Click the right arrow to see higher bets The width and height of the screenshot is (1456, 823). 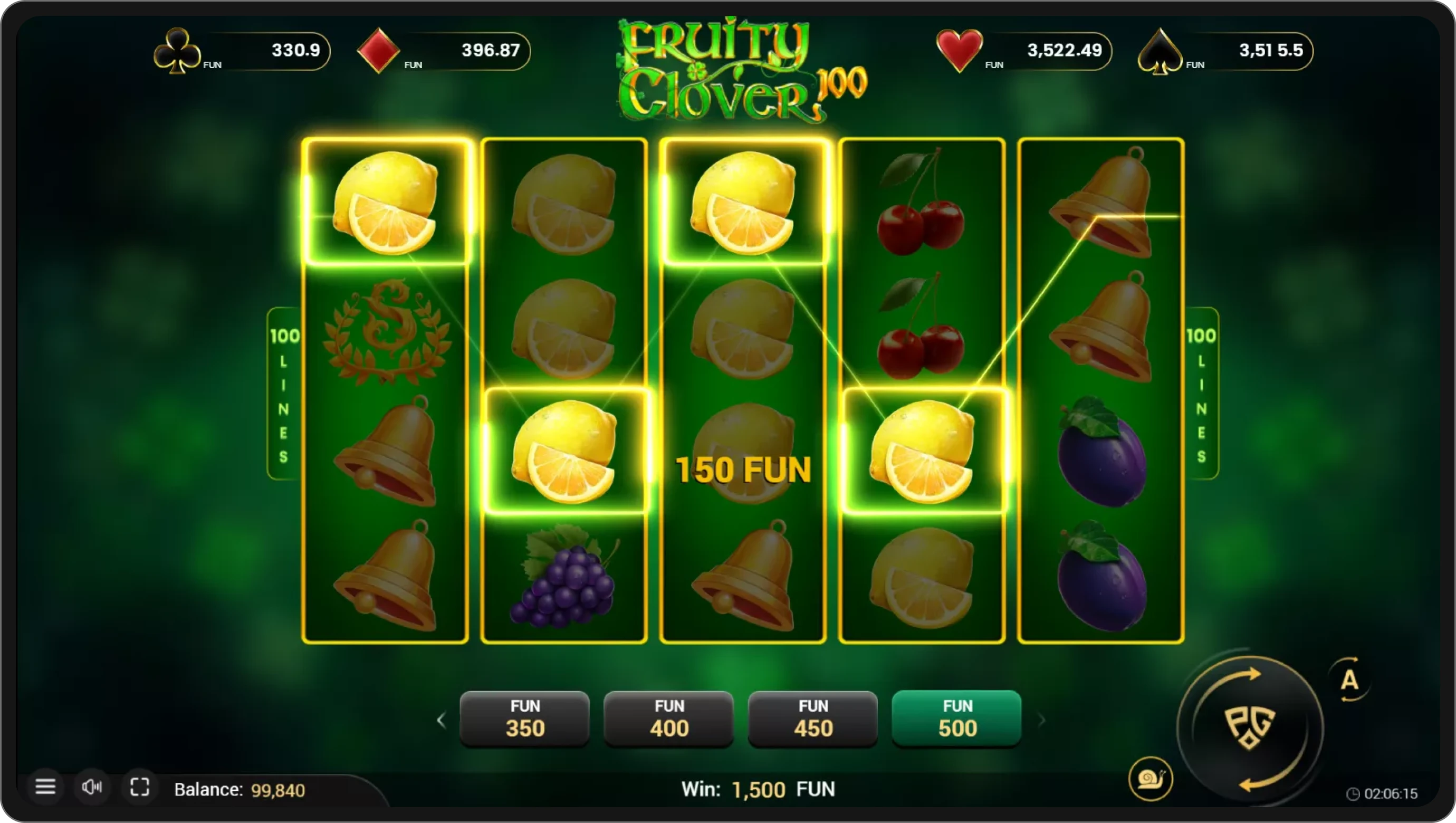pos(1043,719)
